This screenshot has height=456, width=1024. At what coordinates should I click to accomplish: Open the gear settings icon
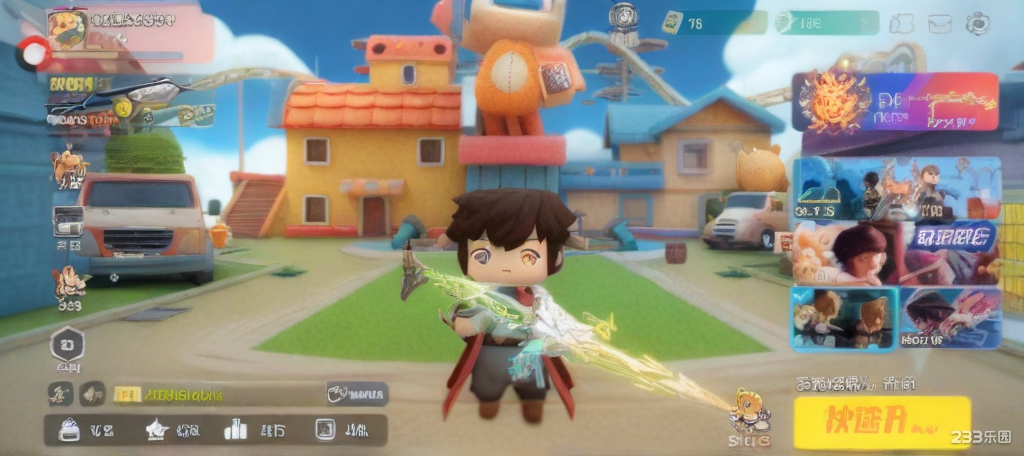pyautogui.click(x=976, y=23)
